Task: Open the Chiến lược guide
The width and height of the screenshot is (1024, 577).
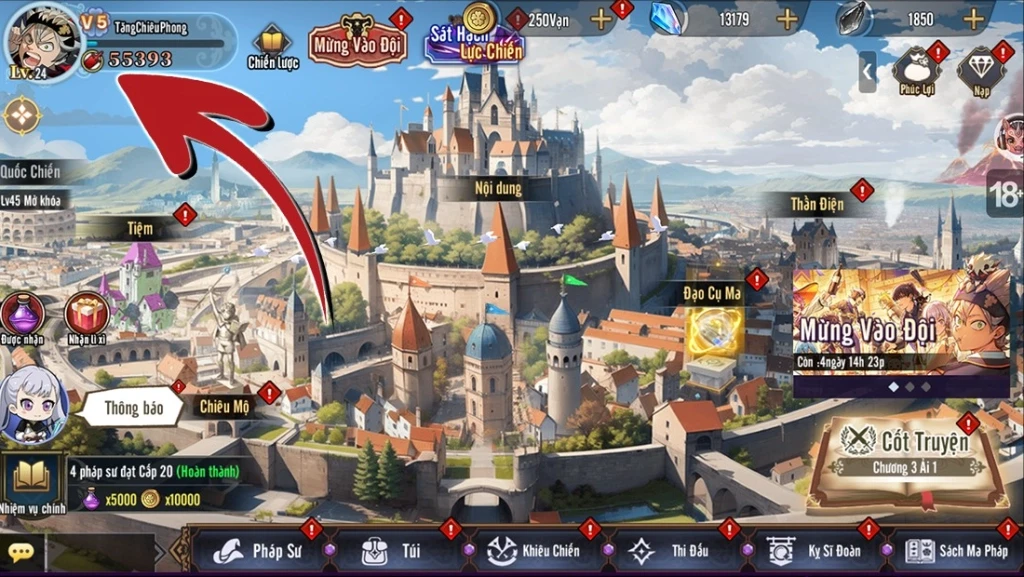Action: [x=272, y=45]
